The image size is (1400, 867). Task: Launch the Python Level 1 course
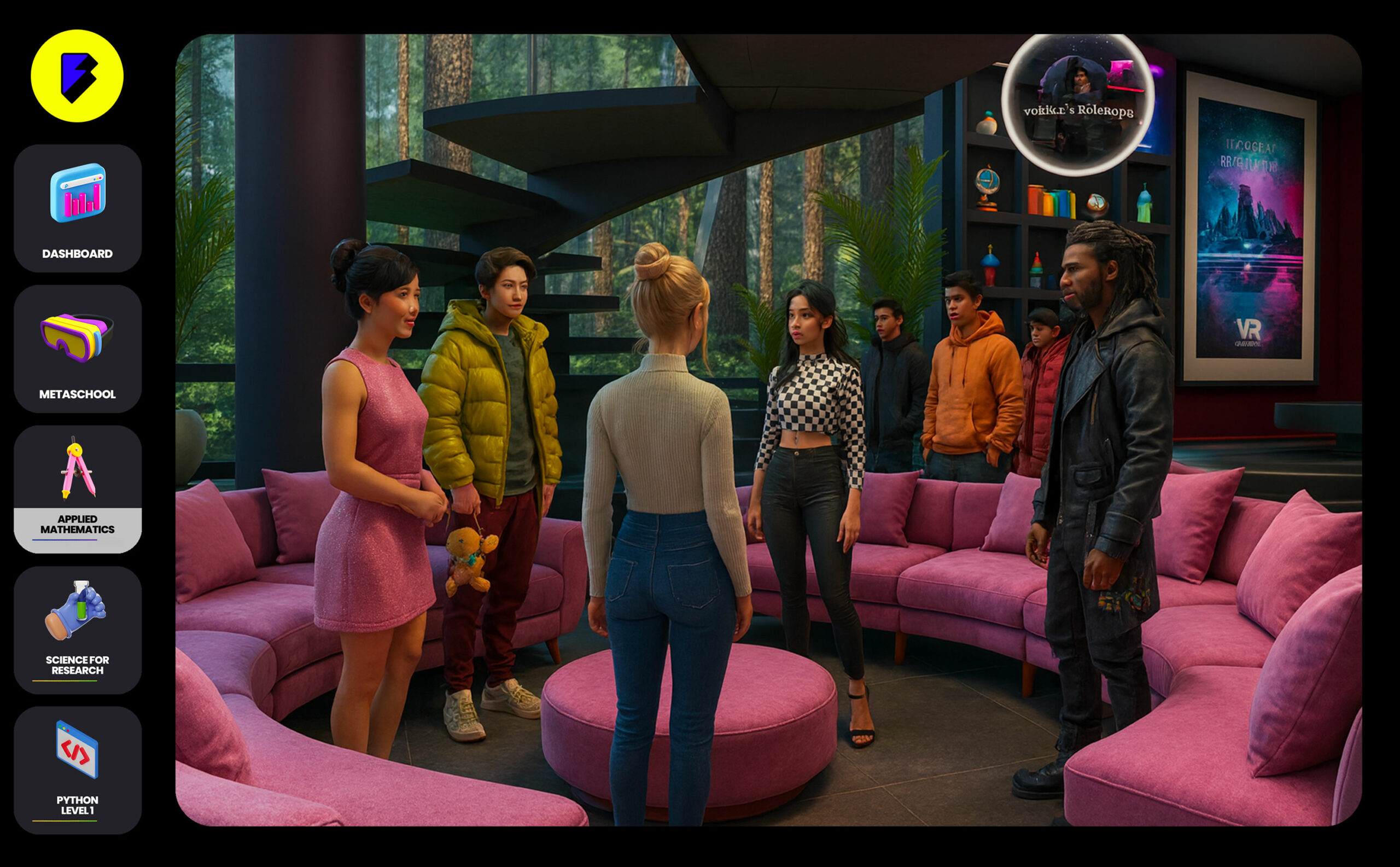point(78,770)
